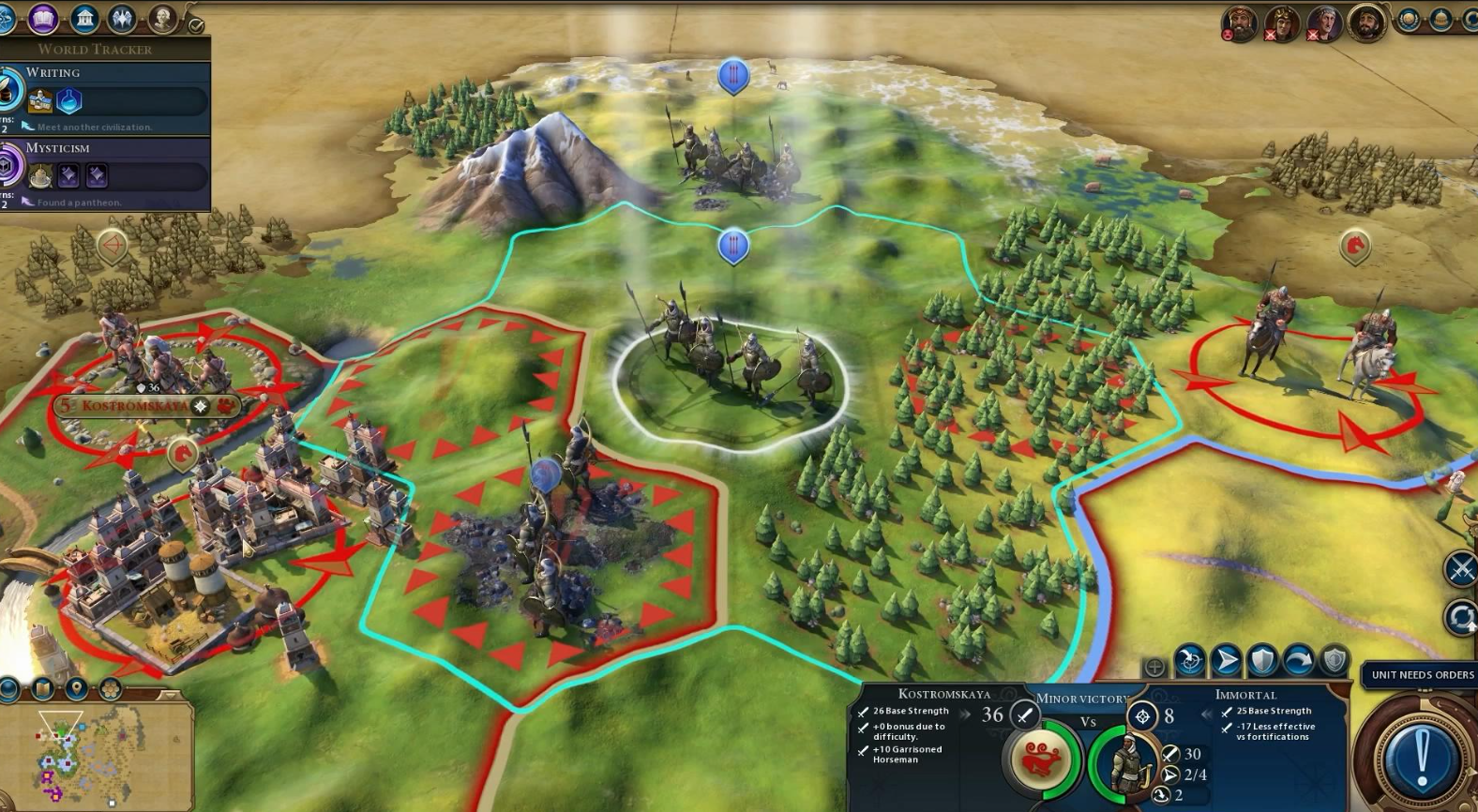Image resolution: width=1478 pixels, height=812 pixels.
Task: Click the circular arrows upgrade notification
Action: (x=1460, y=618)
